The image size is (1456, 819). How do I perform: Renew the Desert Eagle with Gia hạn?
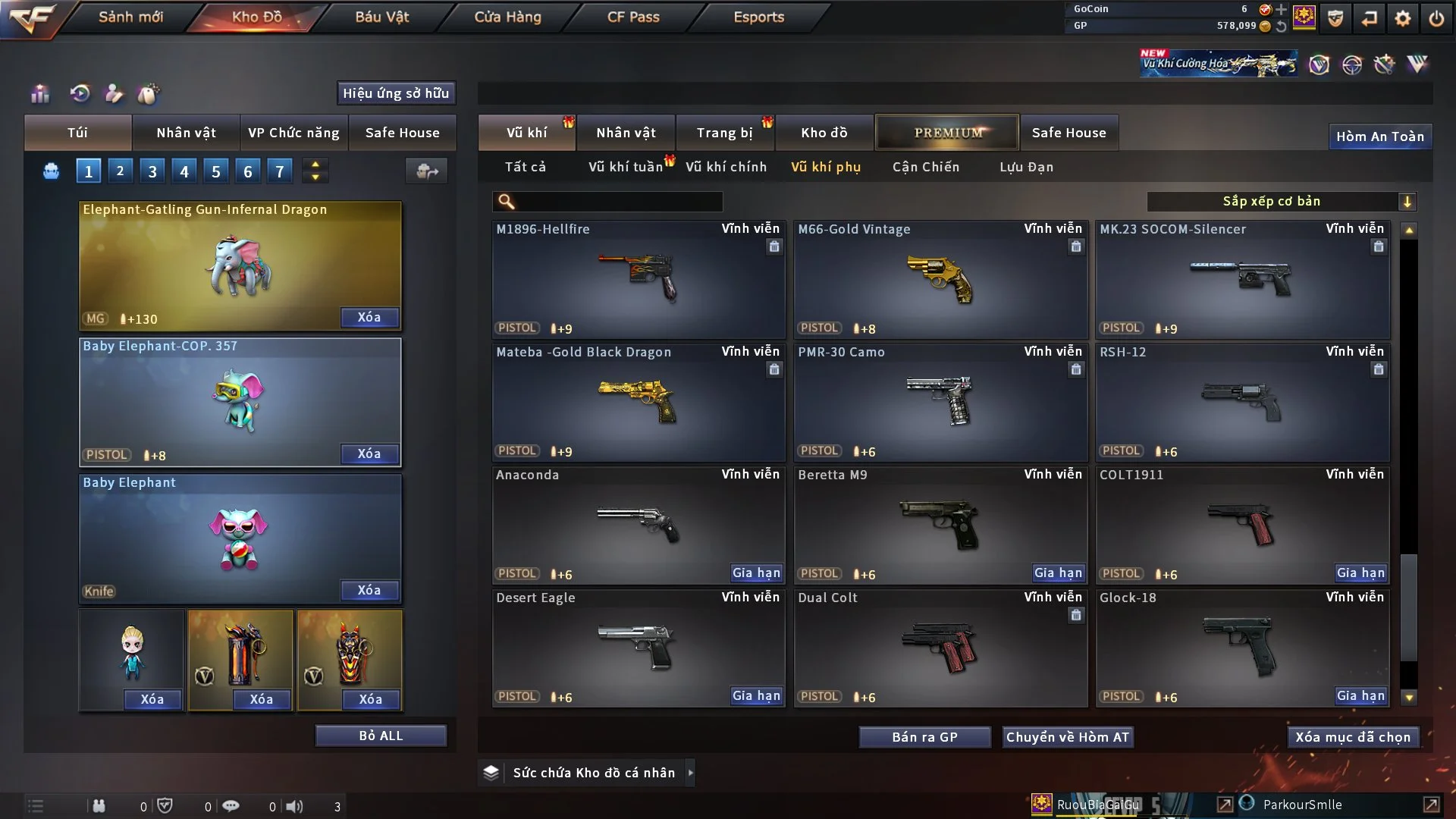(x=756, y=695)
